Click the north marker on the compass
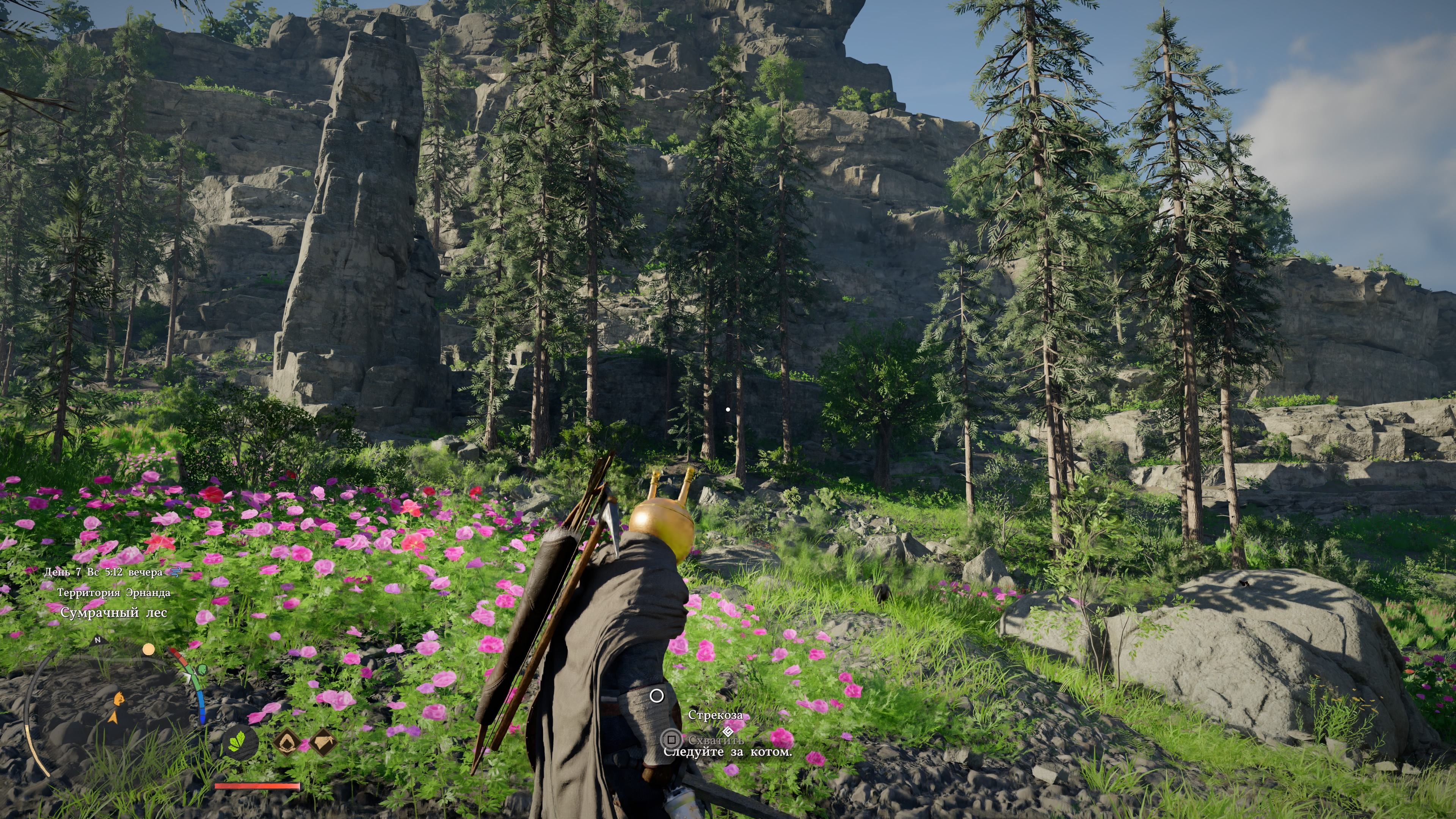Screen dimensions: 1456x819 pyautogui.click(x=98, y=640)
